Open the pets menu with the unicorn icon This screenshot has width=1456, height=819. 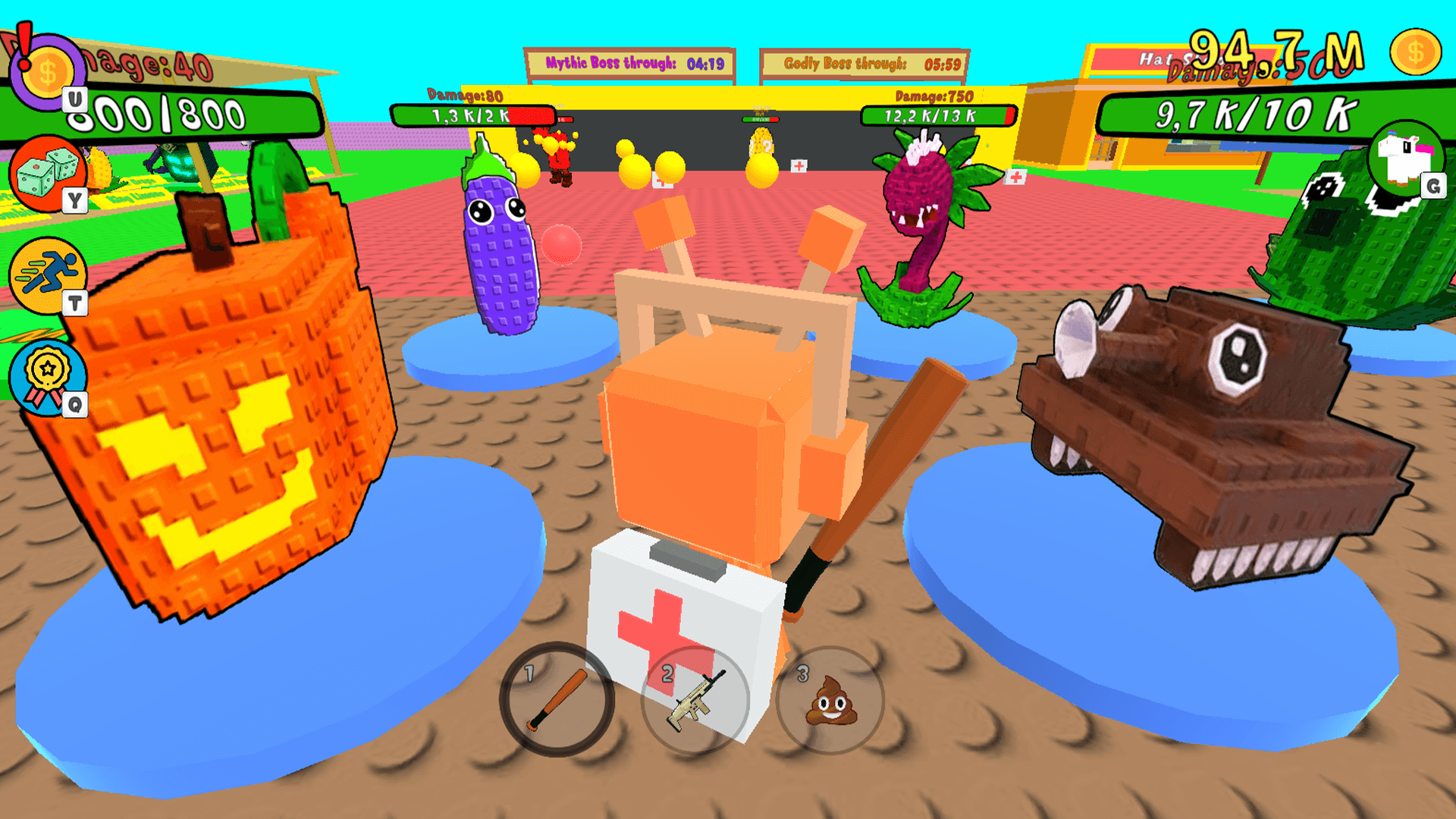click(1407, 161)
